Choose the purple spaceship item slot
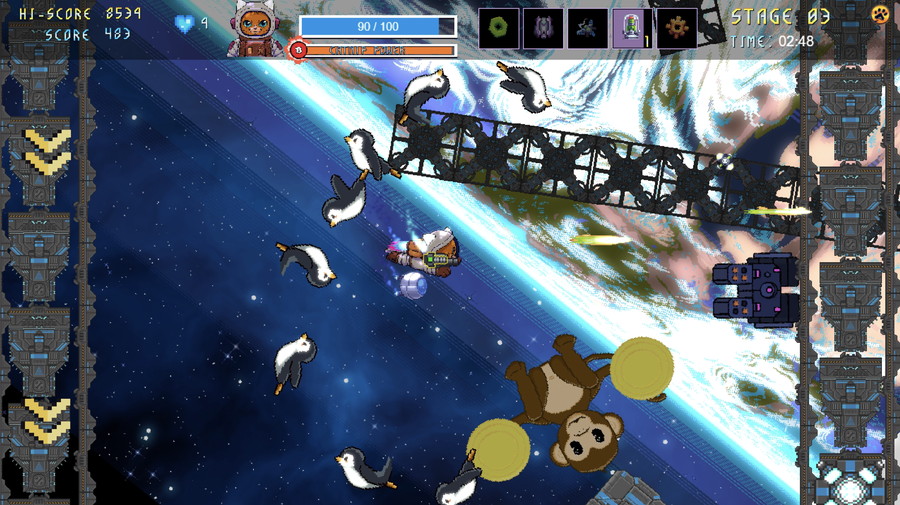The width and height of the screenshot is (900, 505). coord(543,28)
